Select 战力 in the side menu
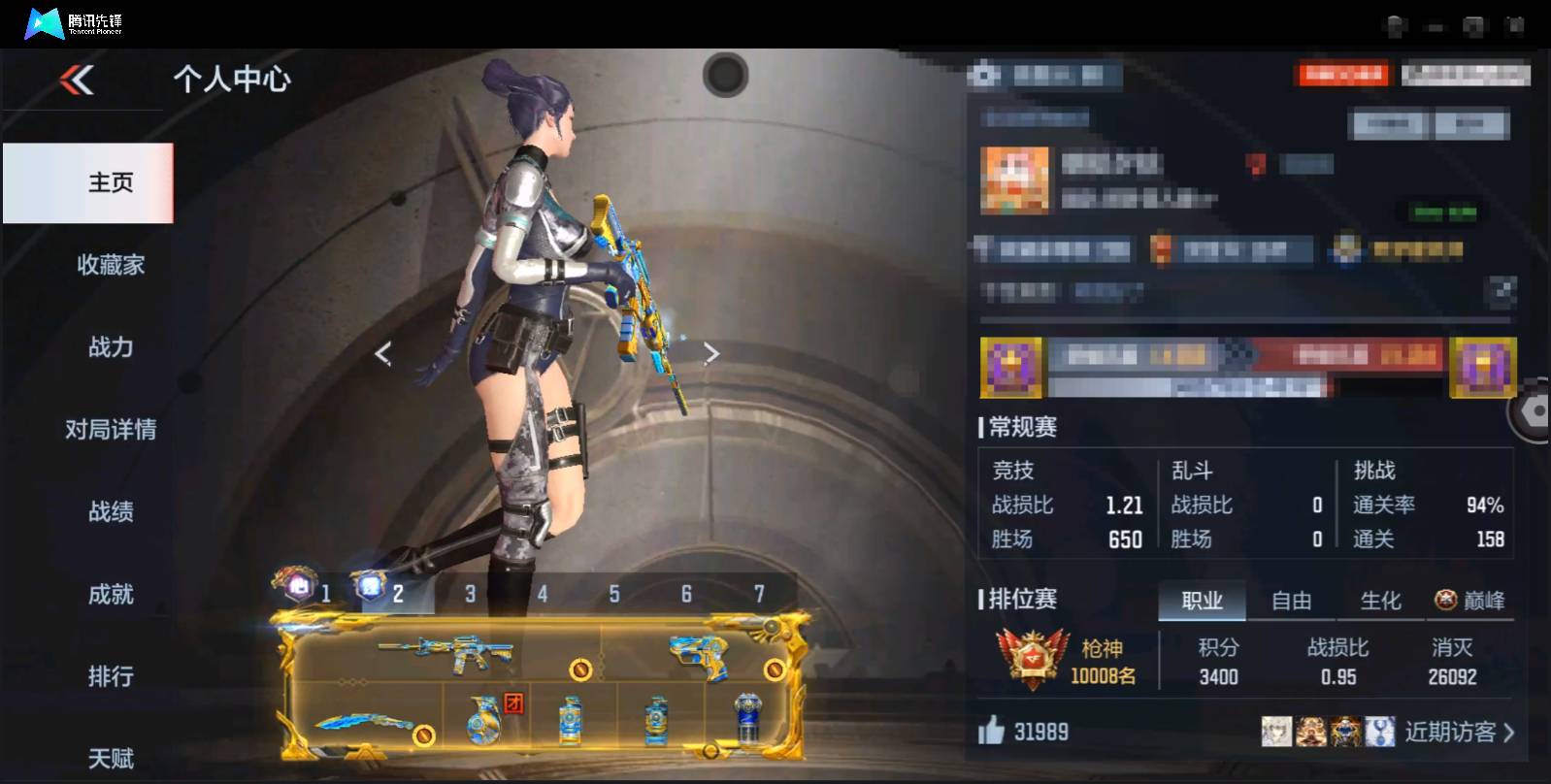 pyautogui.click(x=110, y=347)
